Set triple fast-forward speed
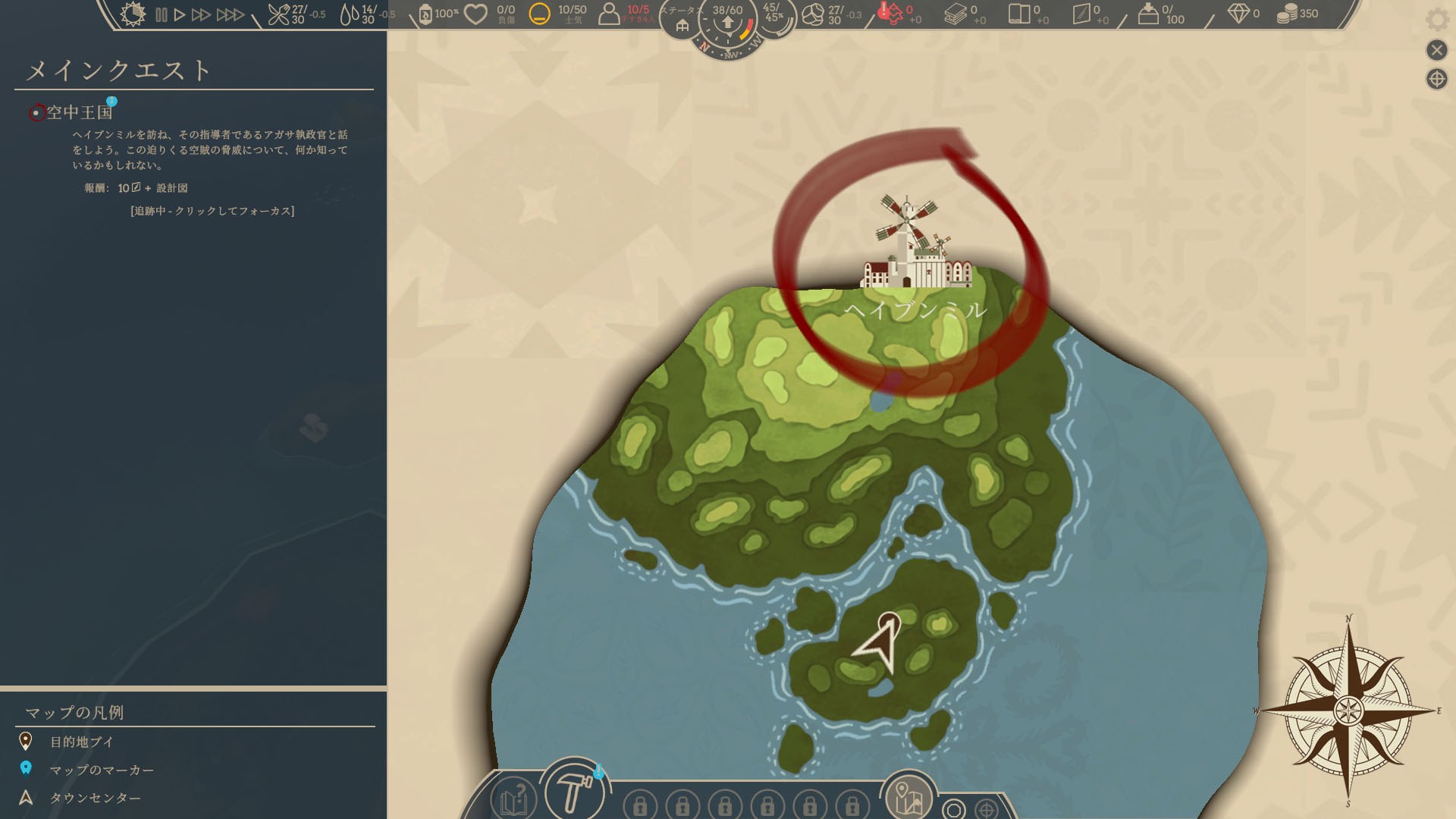 pos(230,14)
